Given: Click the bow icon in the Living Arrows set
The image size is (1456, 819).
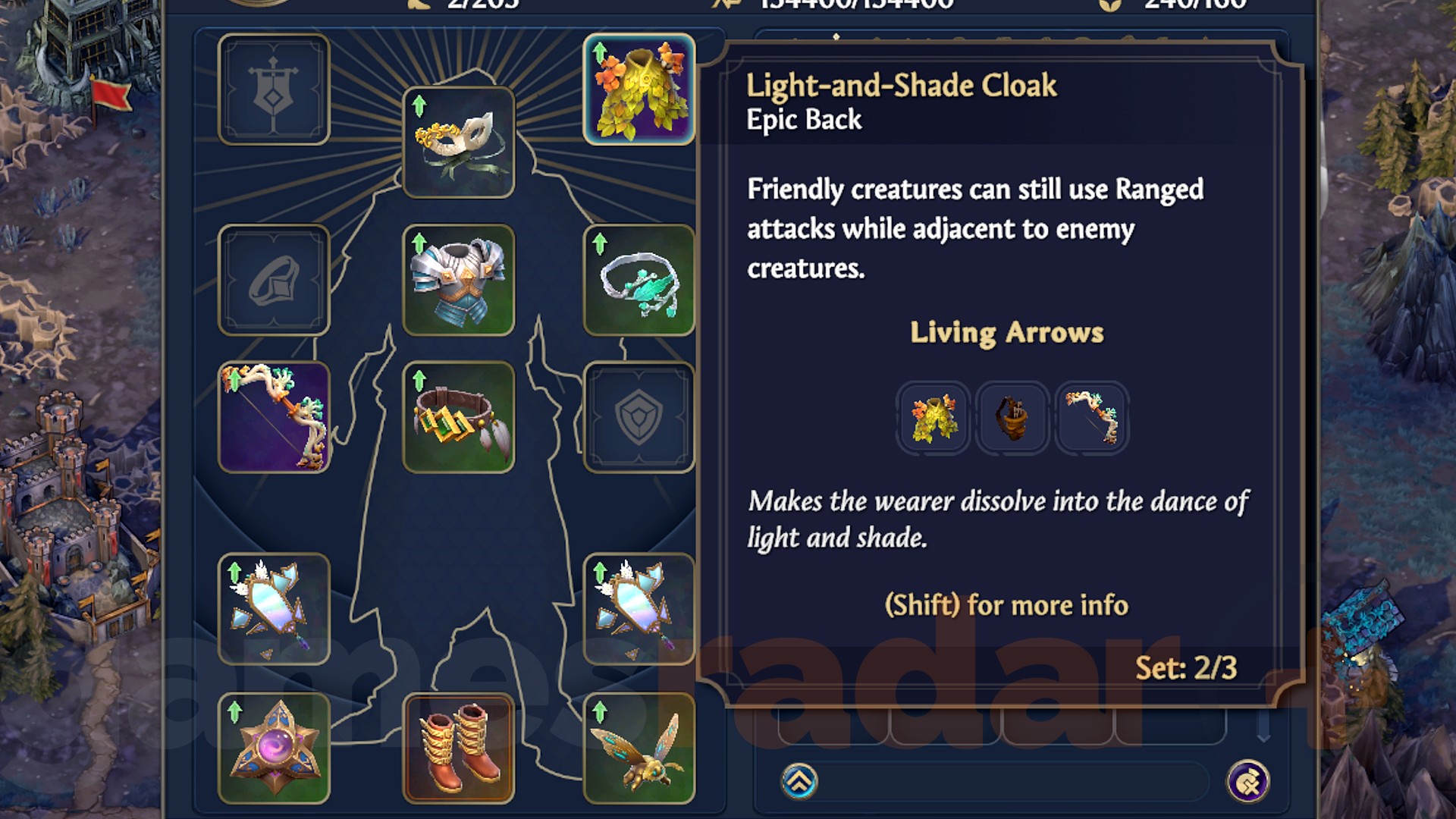Looking at the screenshot, I should point(1093,418).
